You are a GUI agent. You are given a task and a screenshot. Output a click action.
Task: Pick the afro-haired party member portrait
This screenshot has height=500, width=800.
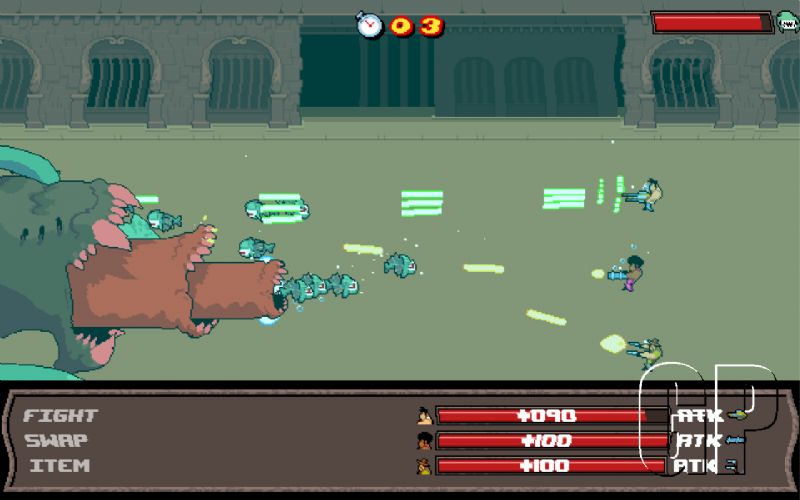coord(425,440)
